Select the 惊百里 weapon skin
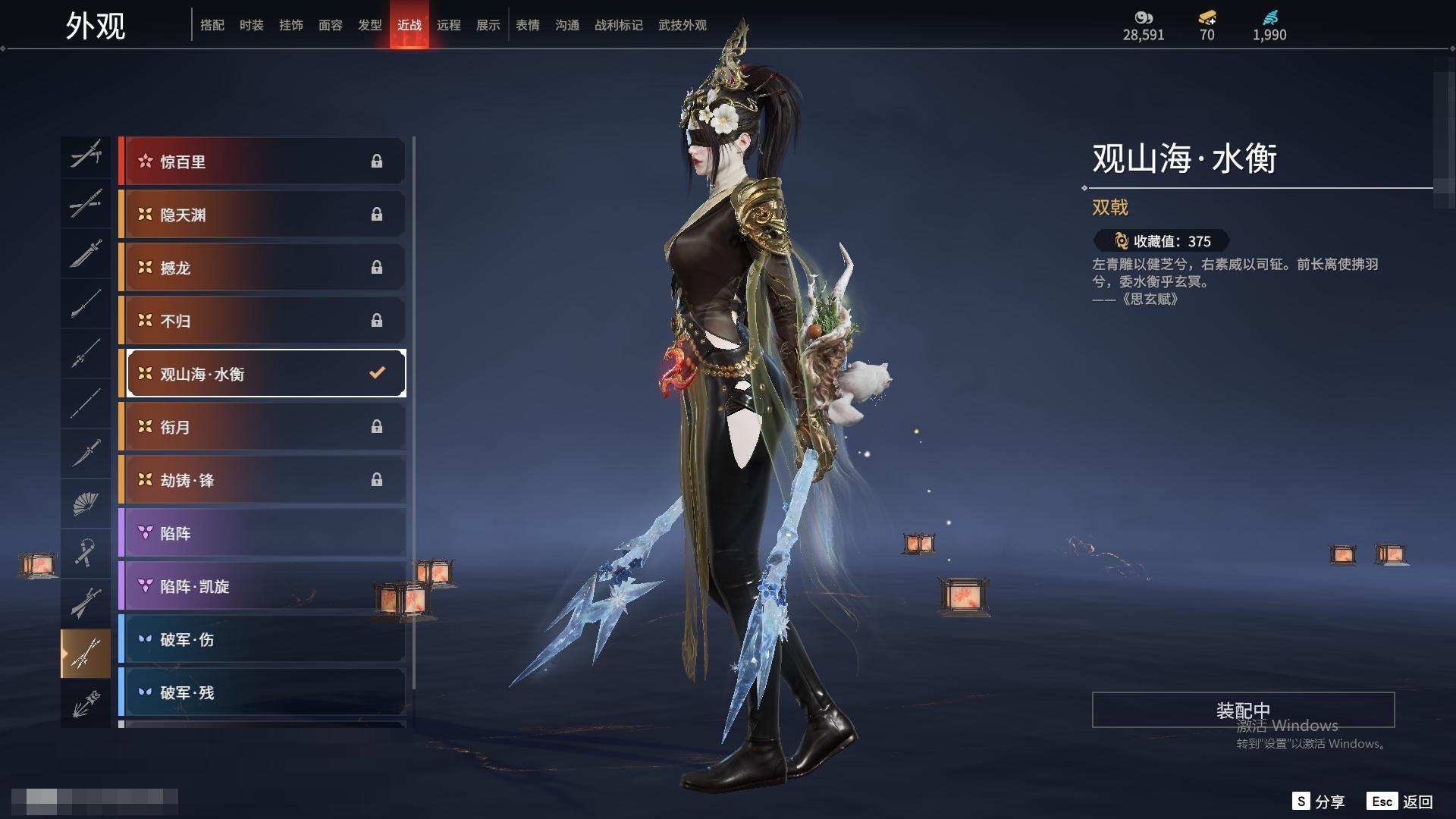The width and height of the screenshot is (1456, 819). pyautogui.click(x=262, y=162)
